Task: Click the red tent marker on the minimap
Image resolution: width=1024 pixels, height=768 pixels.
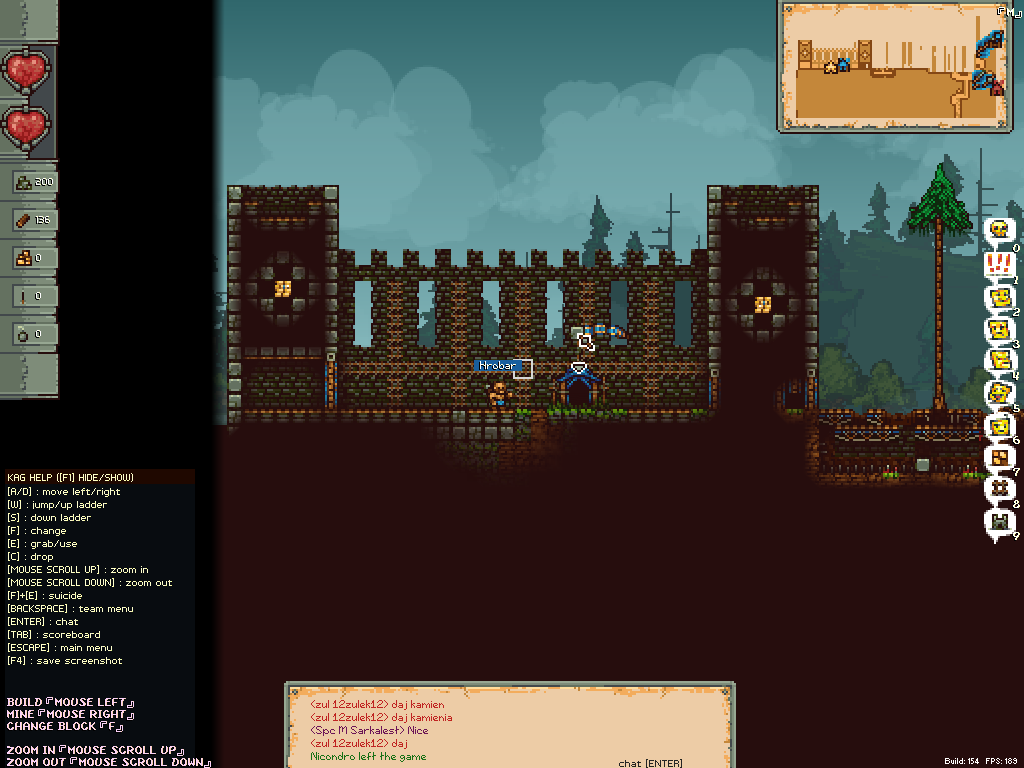Action: coord(996,87)
